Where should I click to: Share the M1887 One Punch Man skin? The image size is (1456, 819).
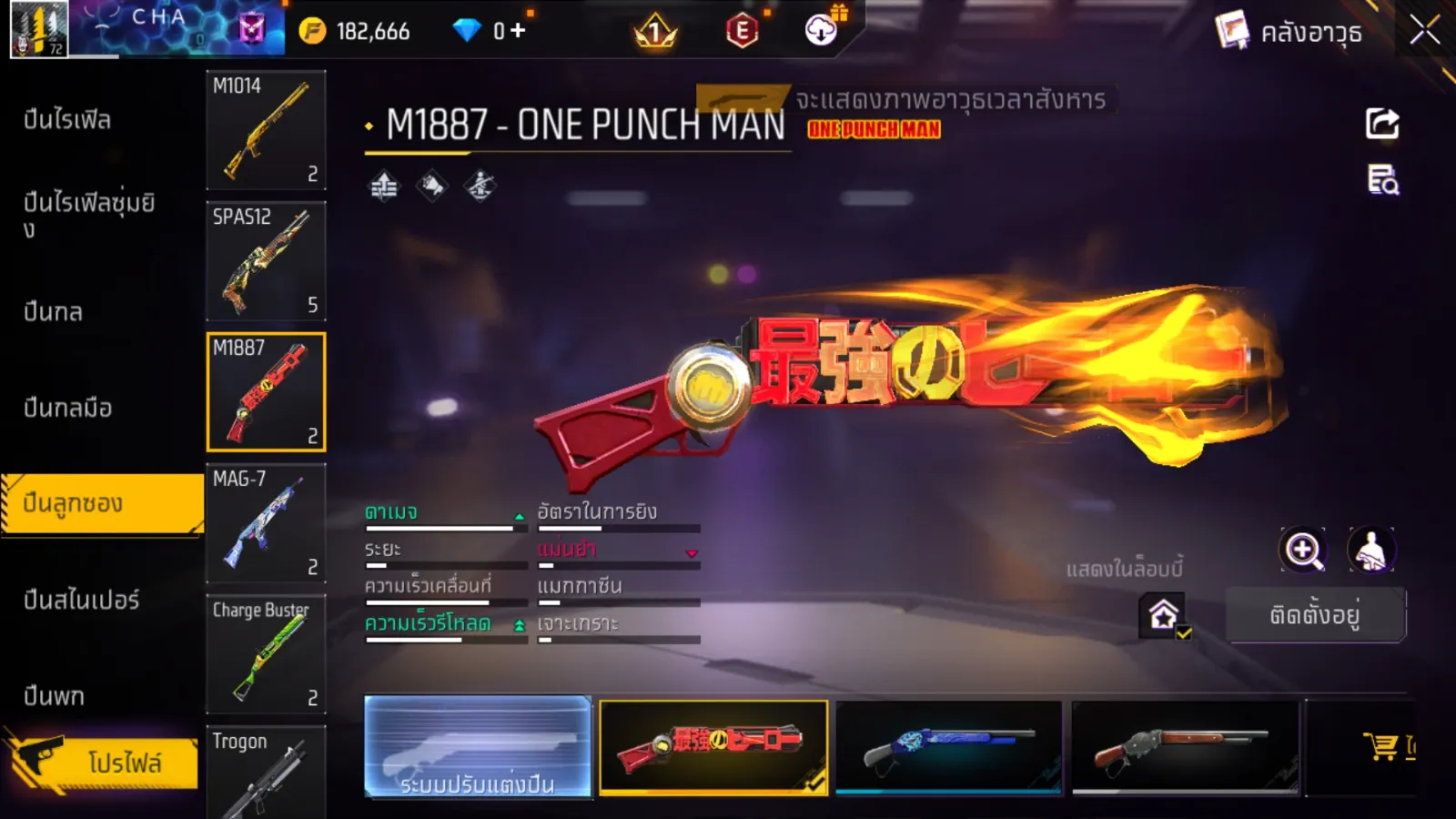pos(1381,124)
